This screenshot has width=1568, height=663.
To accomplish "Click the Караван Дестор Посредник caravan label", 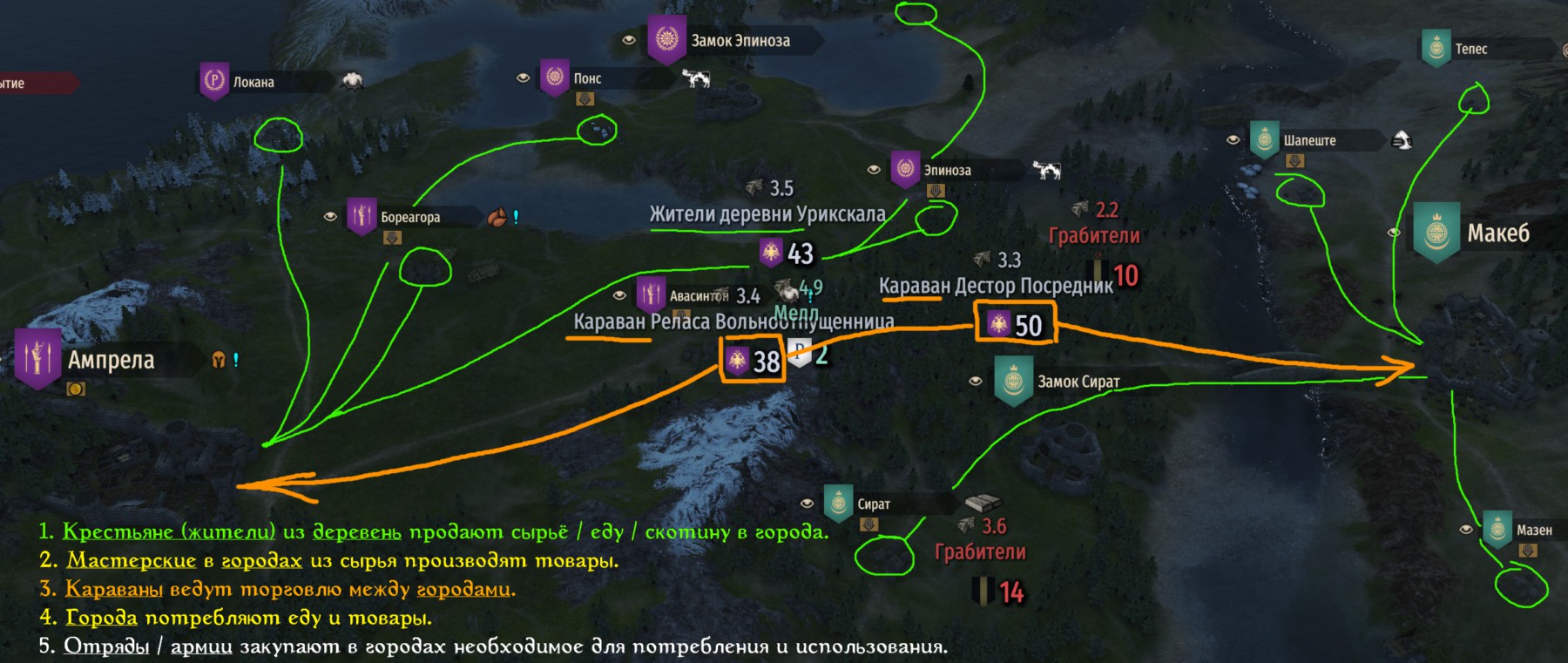I will [994, 284].
